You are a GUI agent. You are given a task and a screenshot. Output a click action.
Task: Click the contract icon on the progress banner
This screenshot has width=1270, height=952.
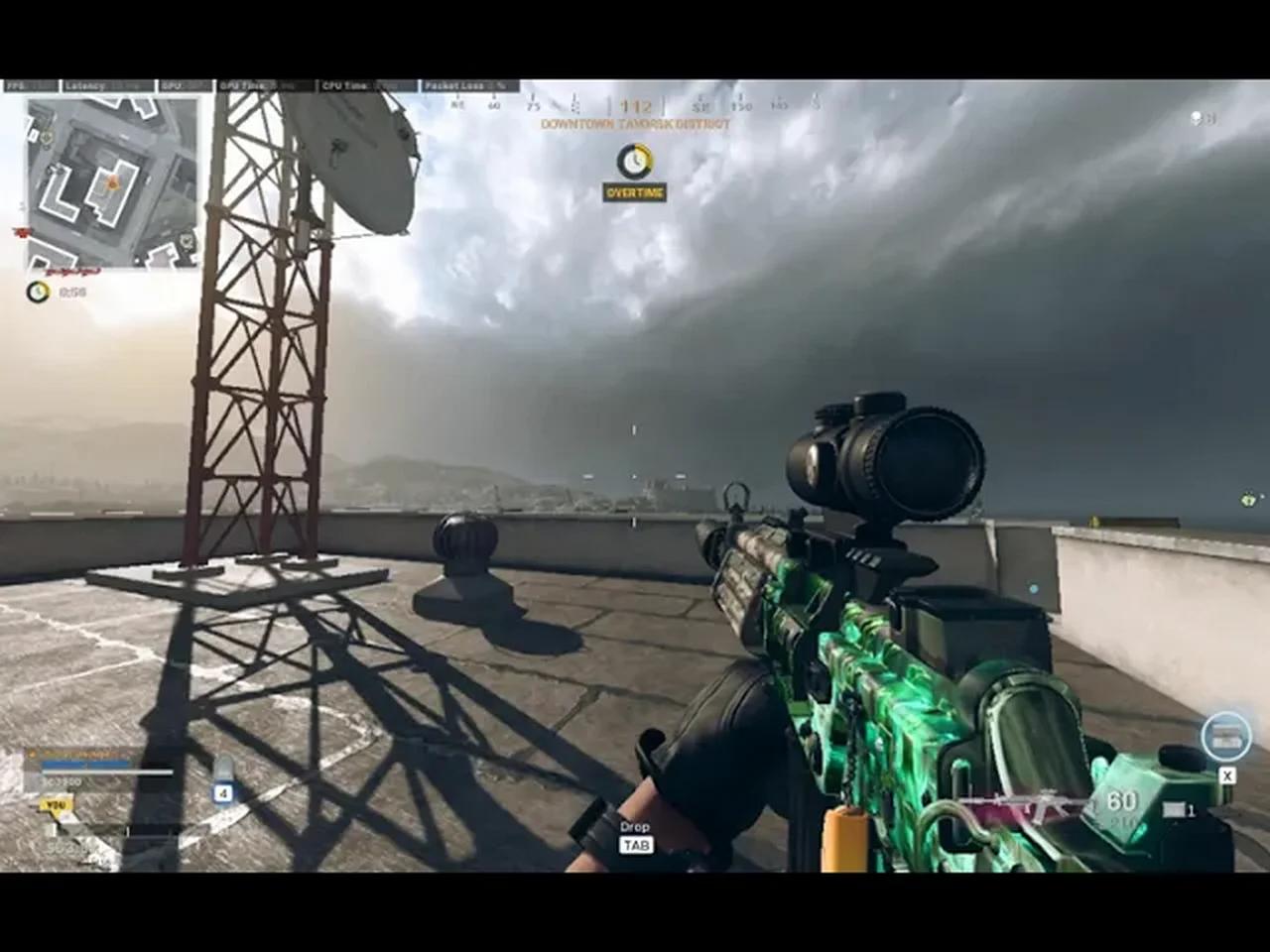33,752
